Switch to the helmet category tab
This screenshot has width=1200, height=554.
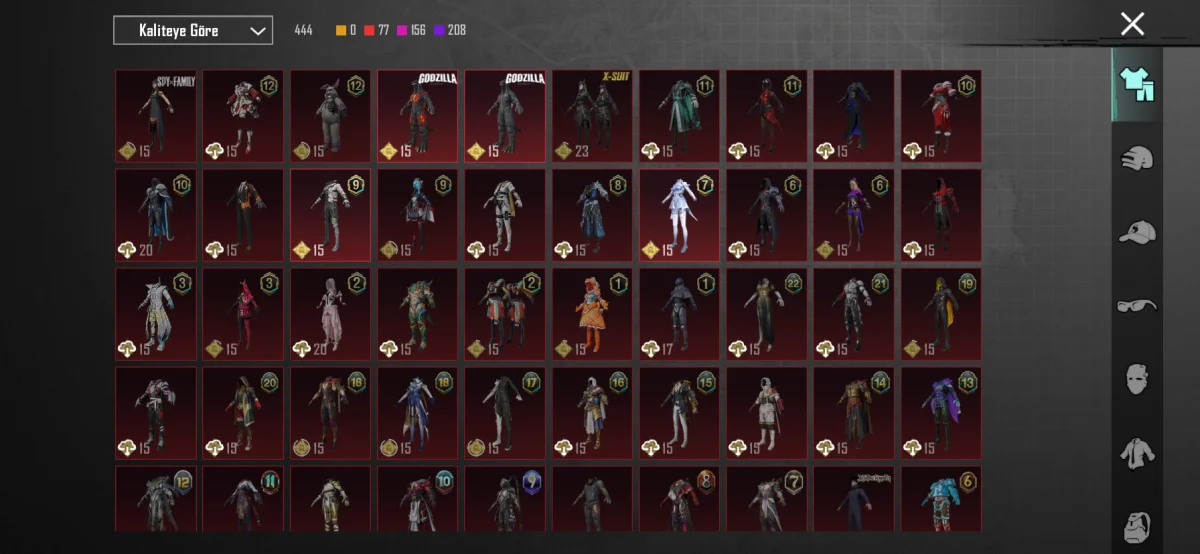coord(1137,158)
